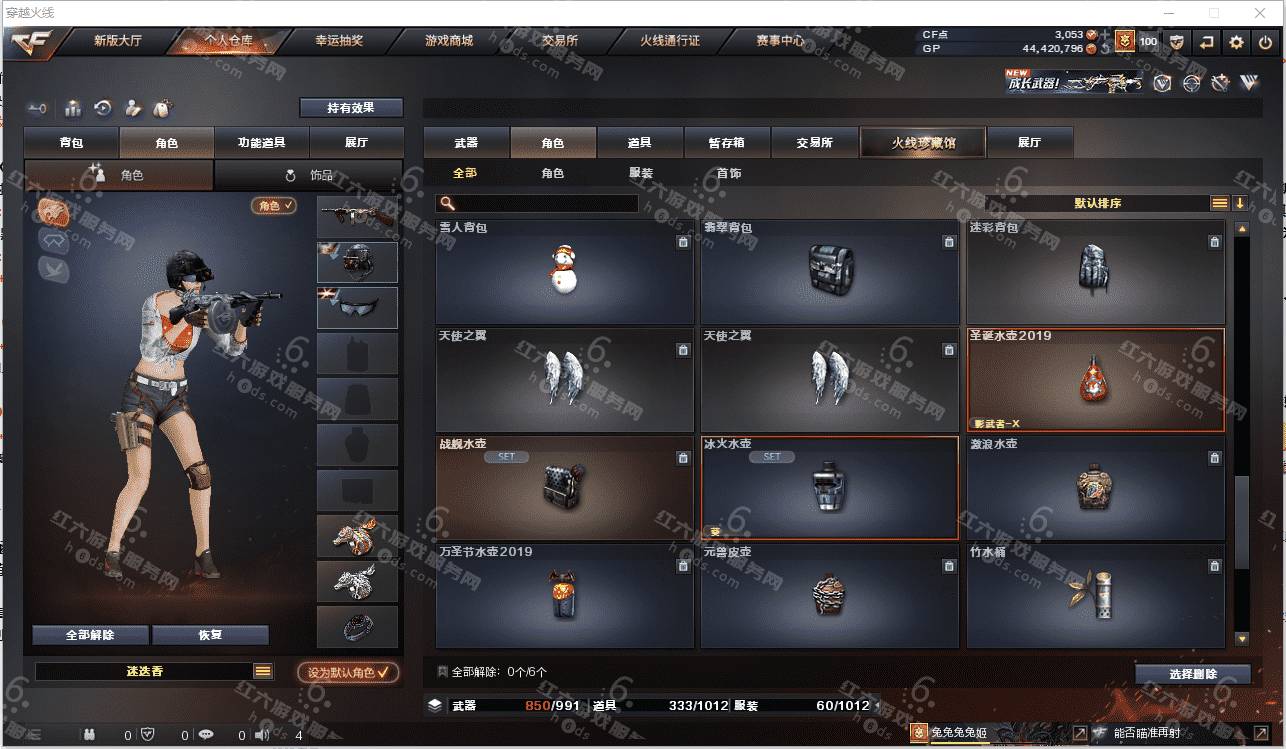
Task: Switch to the 武器 weapons tab
Action: click(466, 143)
